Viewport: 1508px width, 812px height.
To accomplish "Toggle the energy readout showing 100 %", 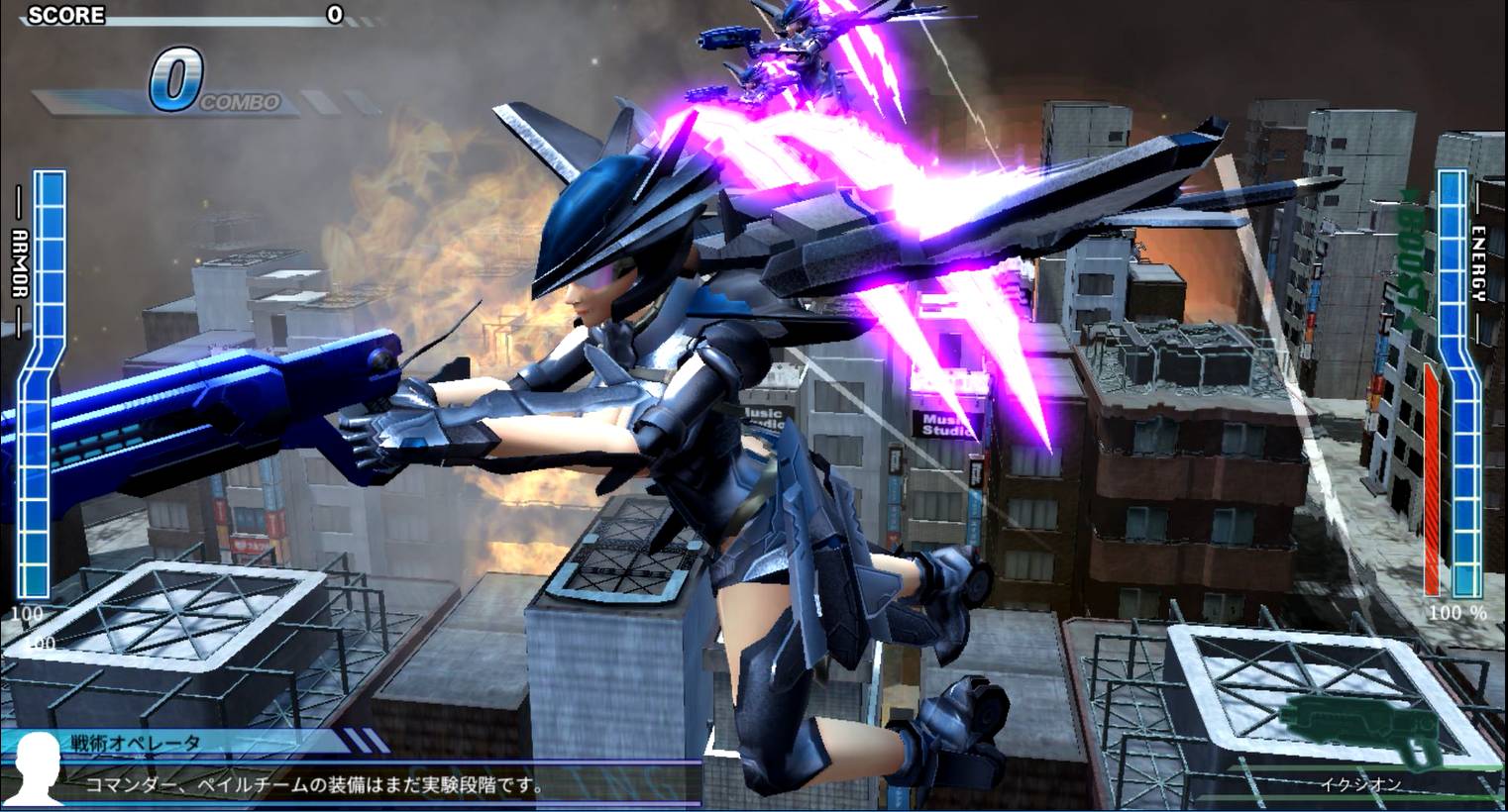I will click(1456, 613).
